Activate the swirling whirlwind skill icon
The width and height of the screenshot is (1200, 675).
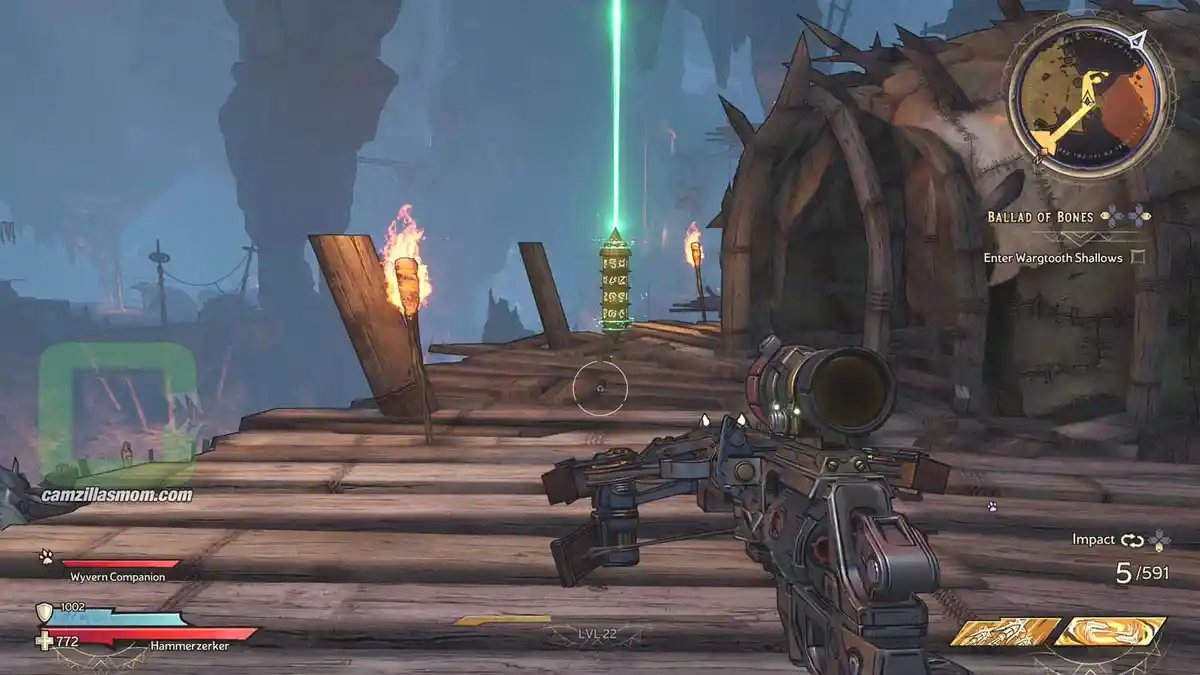pos(1110,631)
